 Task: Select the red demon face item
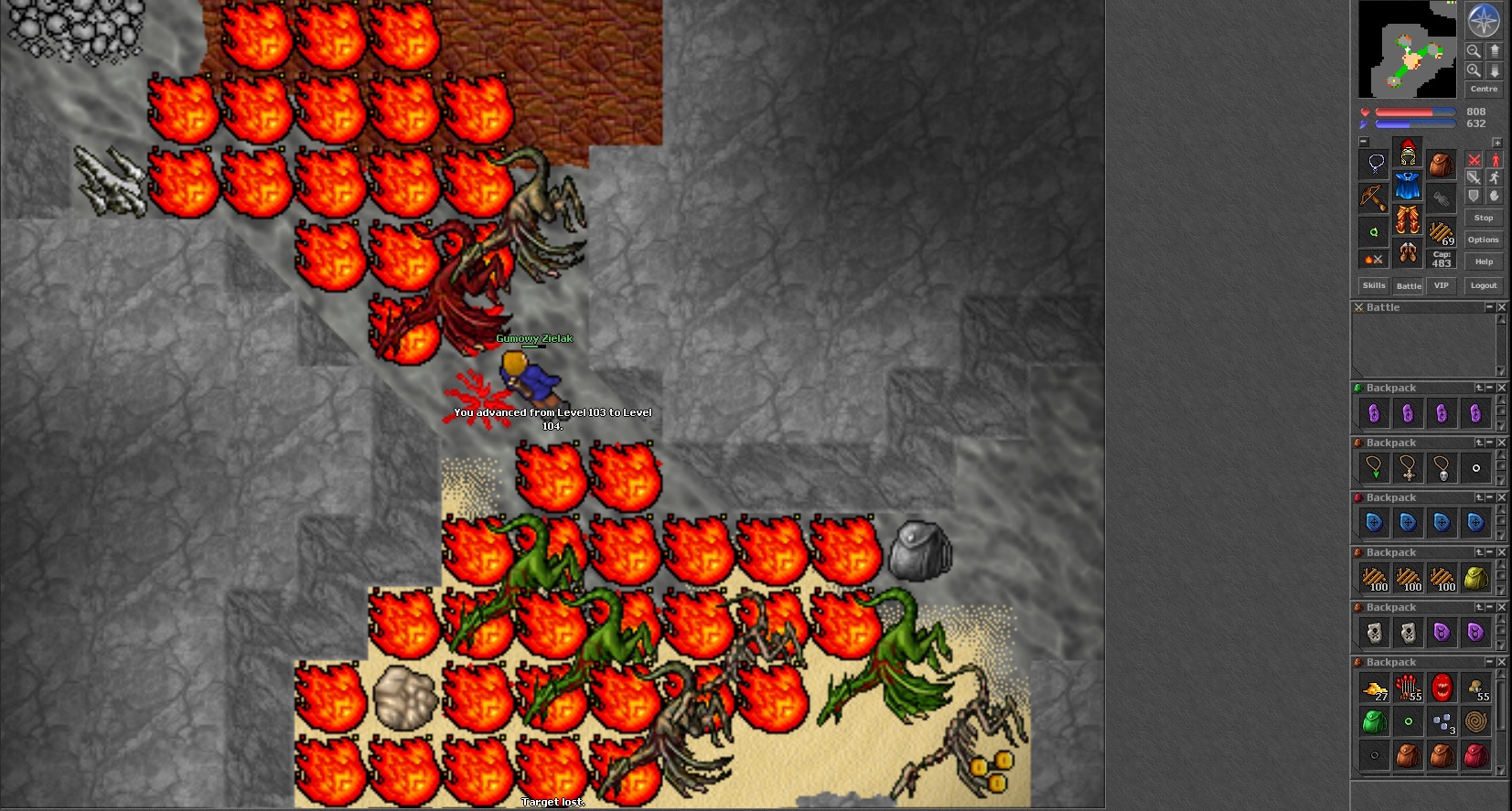coord(1442,688)
